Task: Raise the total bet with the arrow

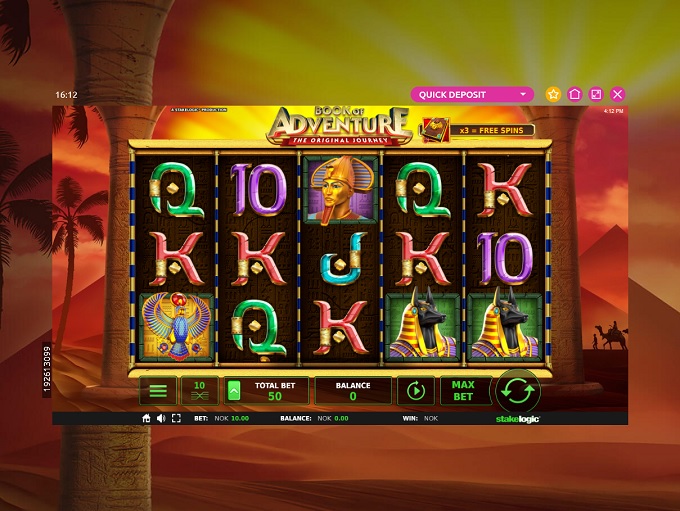Action: (x=235, y=391)
